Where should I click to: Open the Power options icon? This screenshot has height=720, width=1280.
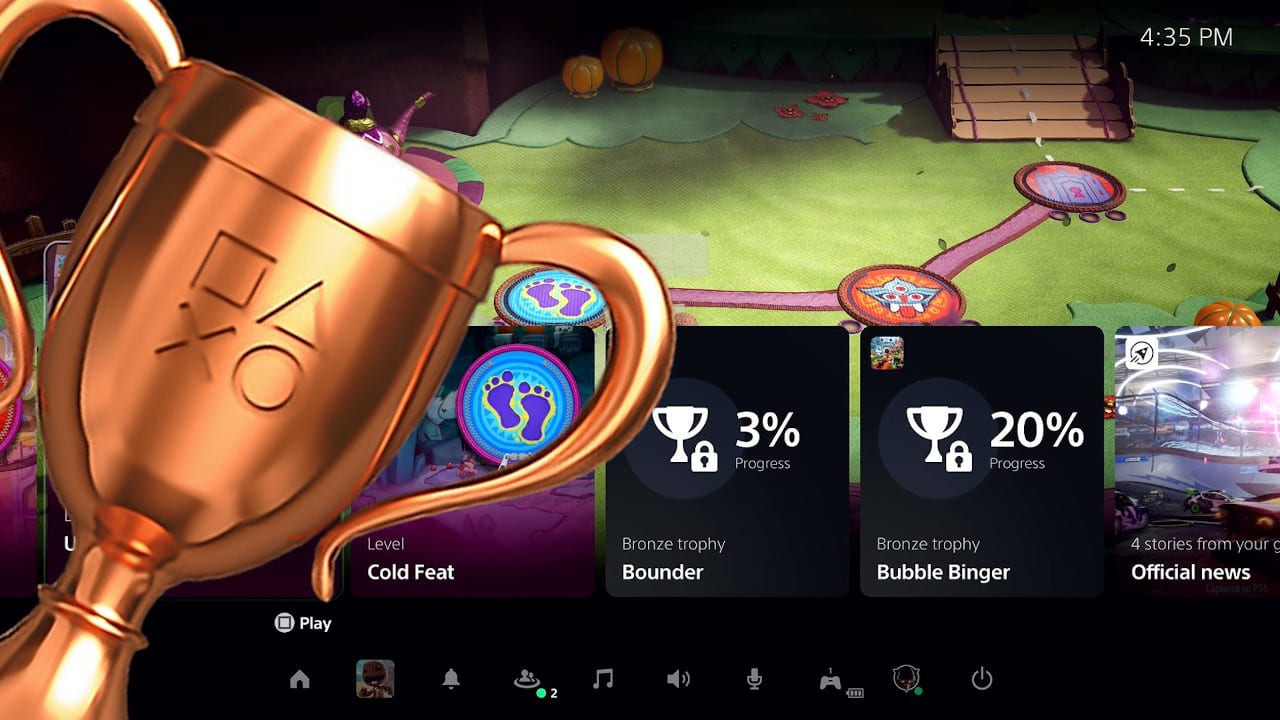pos(980,679)
